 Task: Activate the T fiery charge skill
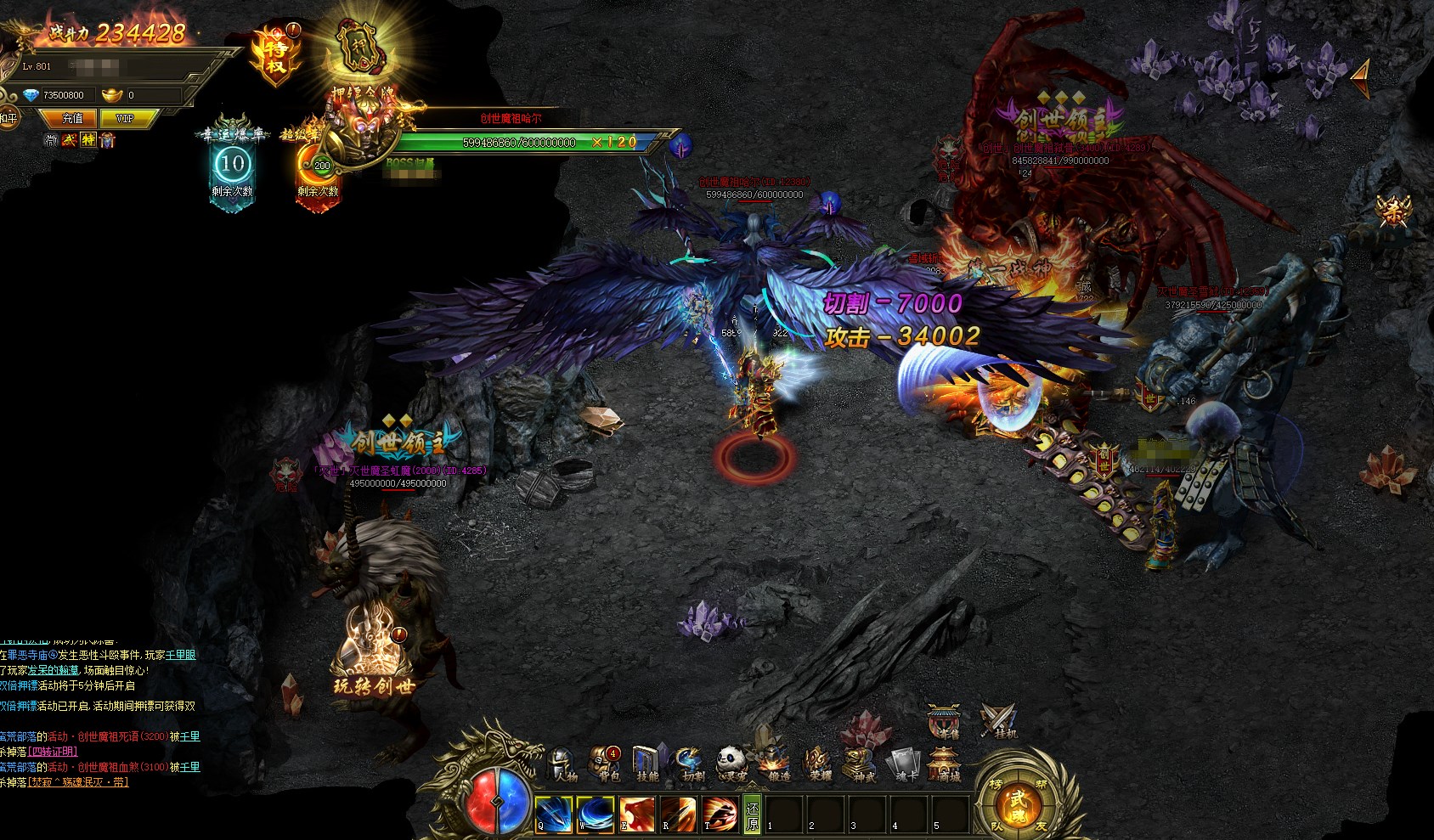tap(720, 815)
